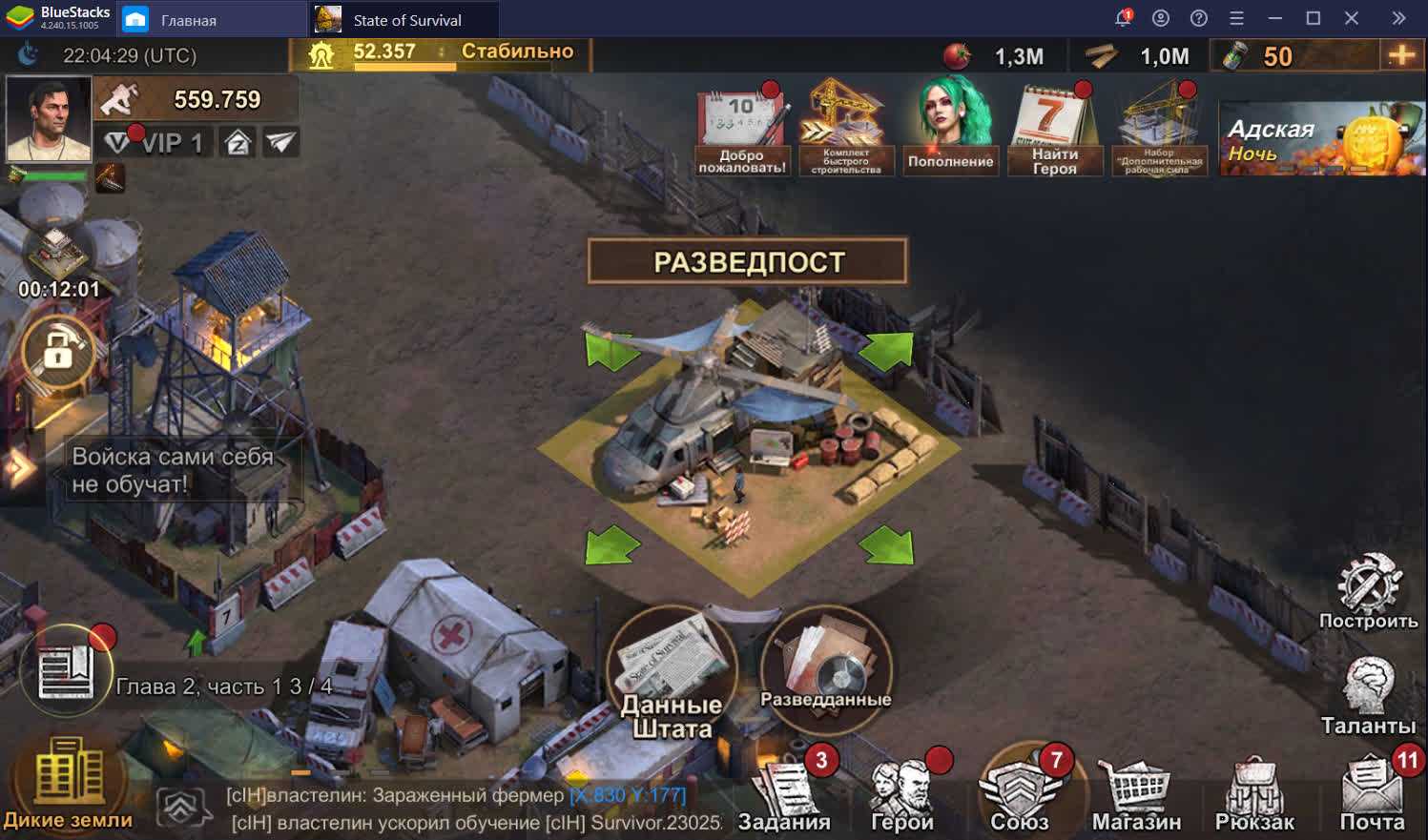
Task: Open the Добро пожаловать calendar event
Action: (x=742, y=130)
